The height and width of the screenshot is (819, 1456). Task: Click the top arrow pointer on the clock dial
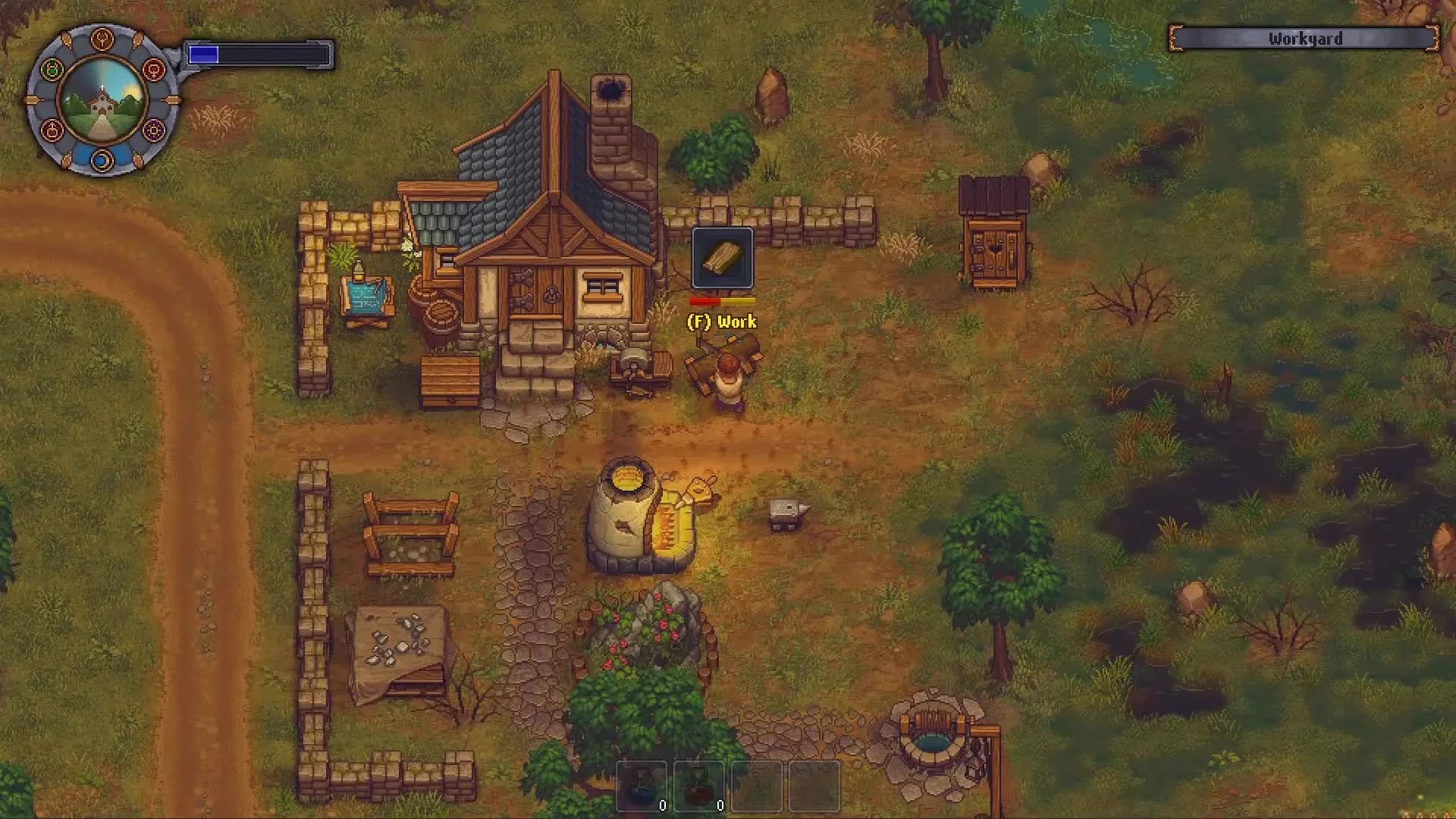click(x=67, y=40)
